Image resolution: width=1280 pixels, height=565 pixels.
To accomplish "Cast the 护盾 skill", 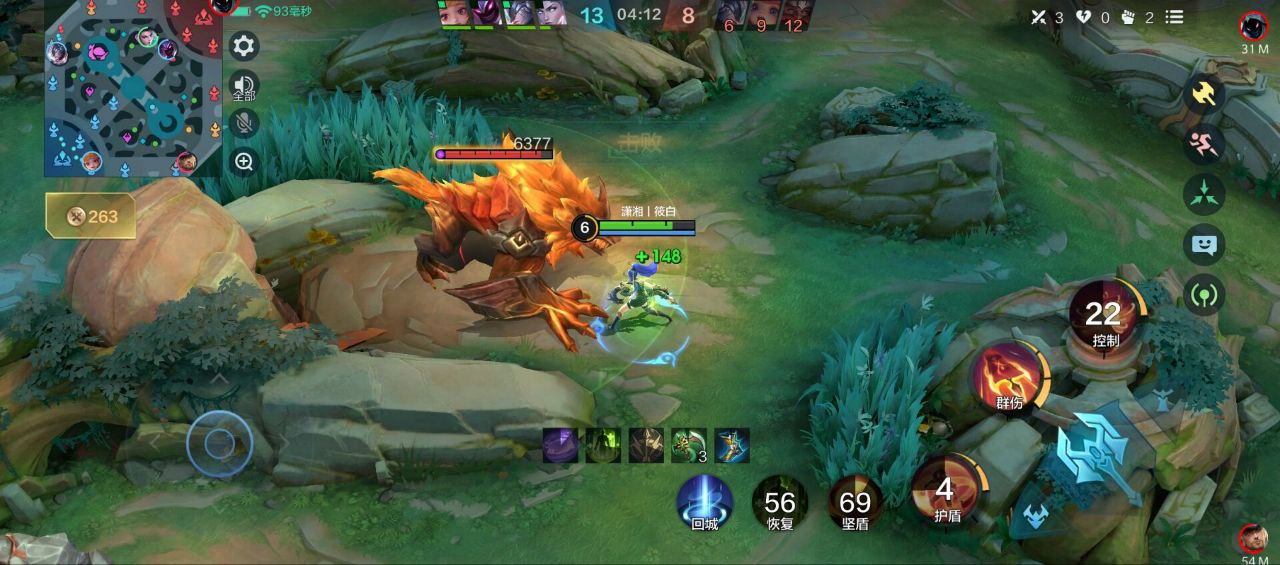I will coord(946,493).
